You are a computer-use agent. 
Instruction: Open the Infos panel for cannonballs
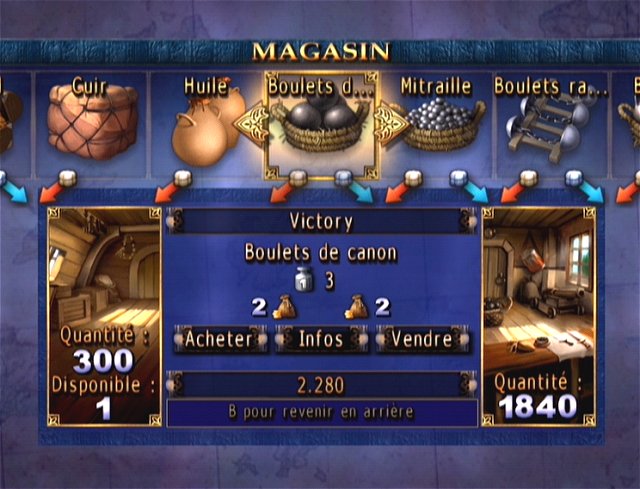click(321, 339)
